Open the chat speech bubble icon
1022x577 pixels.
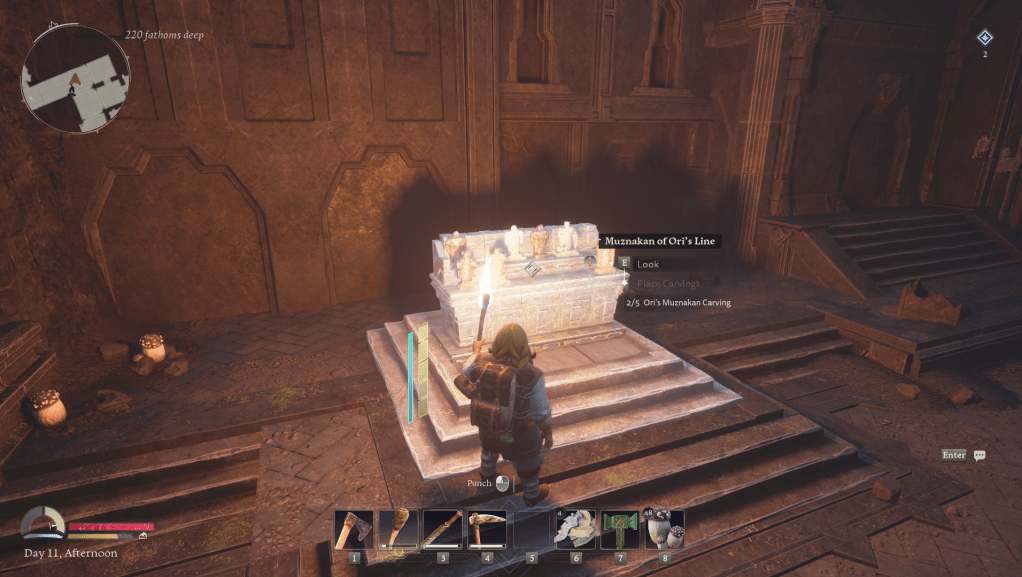click(980, 455)
